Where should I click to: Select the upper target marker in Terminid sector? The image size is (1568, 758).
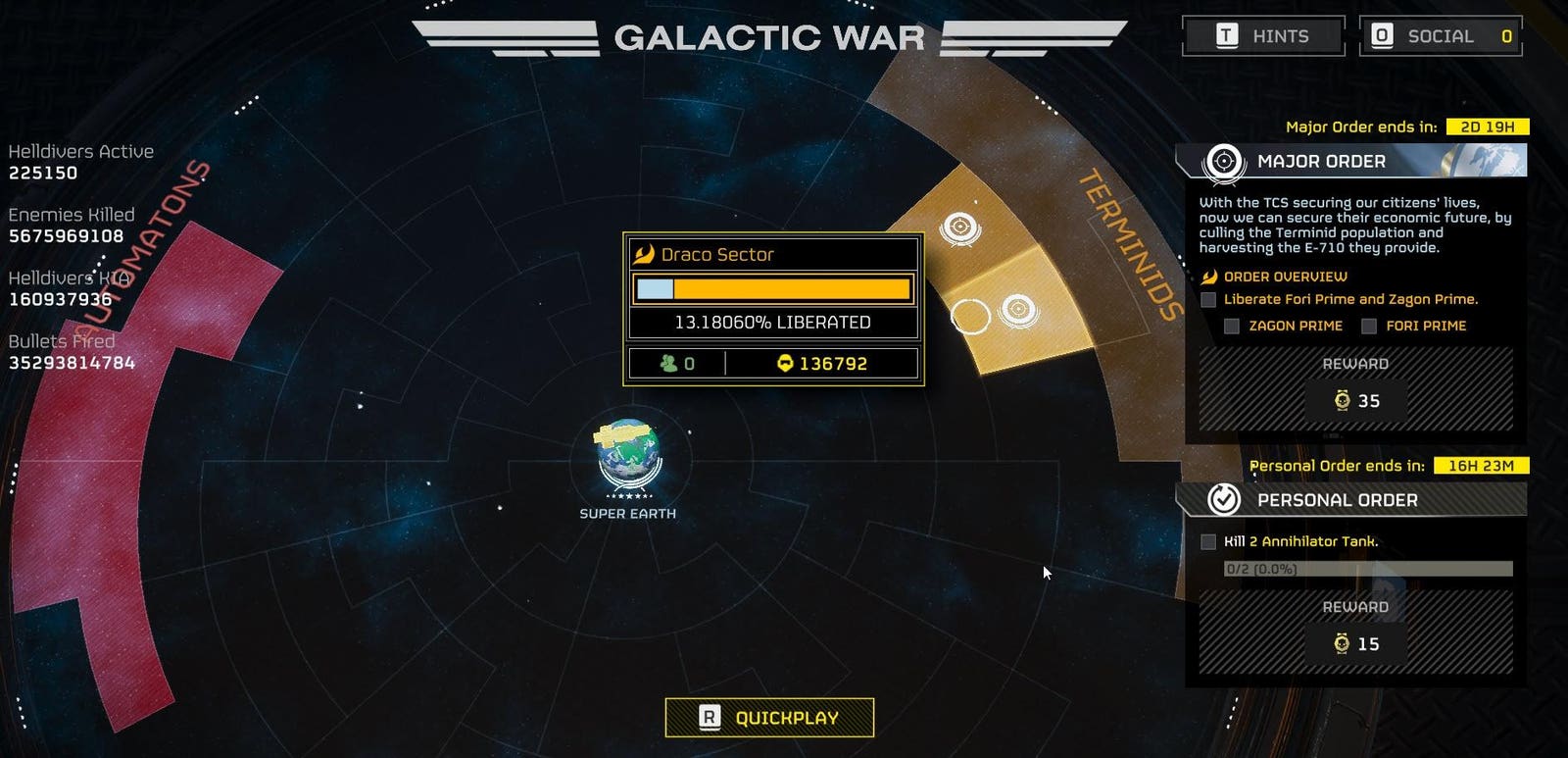[x=959, y=227]
